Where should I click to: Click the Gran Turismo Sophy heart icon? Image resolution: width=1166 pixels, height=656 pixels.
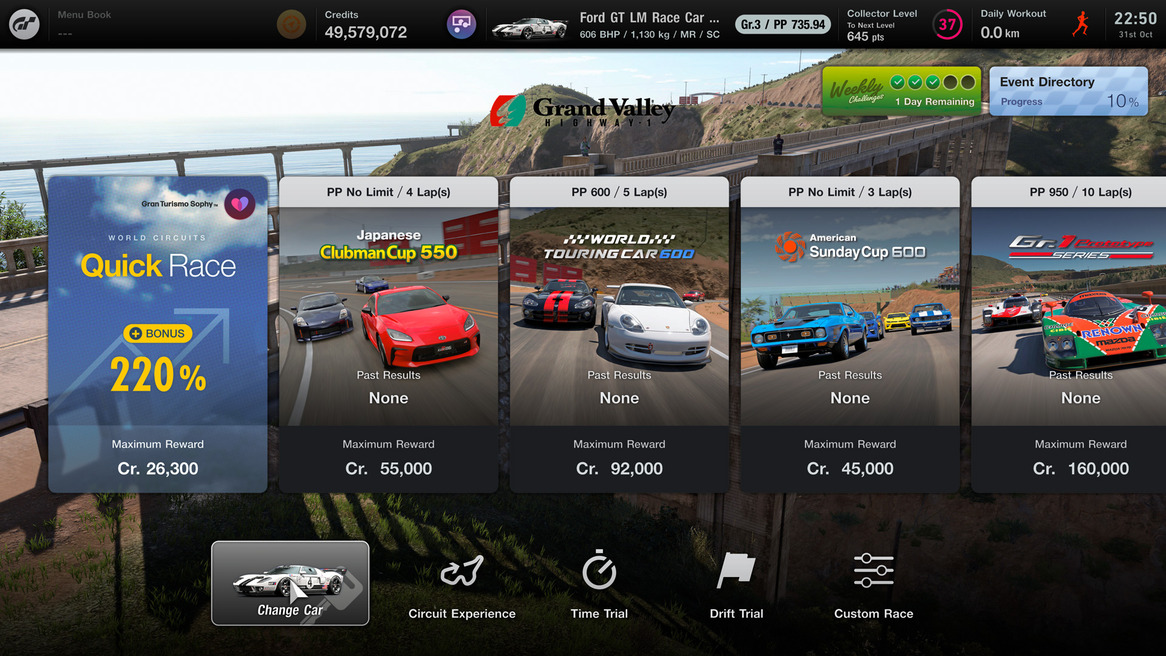pos(240,204)
